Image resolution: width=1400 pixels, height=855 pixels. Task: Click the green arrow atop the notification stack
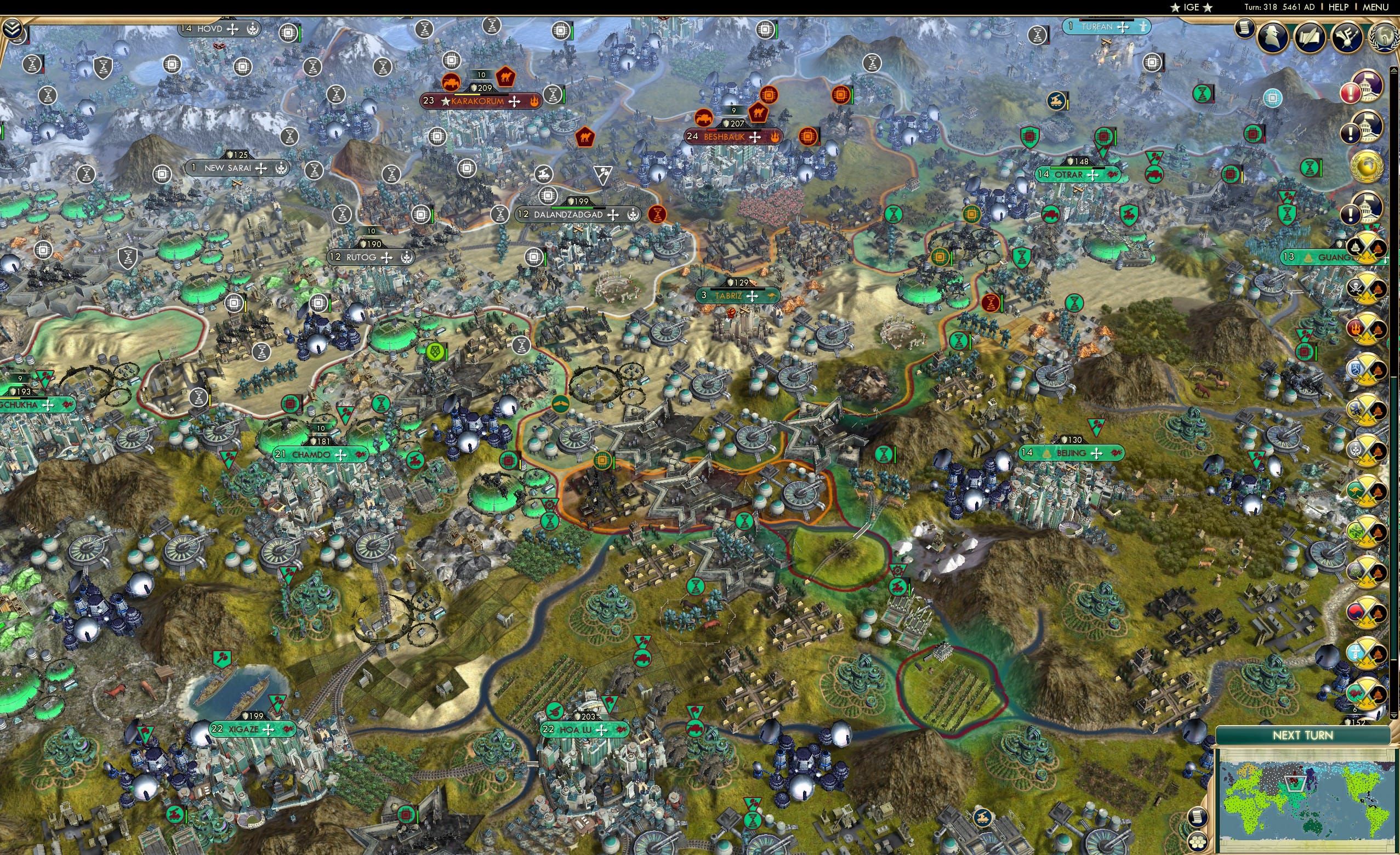[1393, 69]
